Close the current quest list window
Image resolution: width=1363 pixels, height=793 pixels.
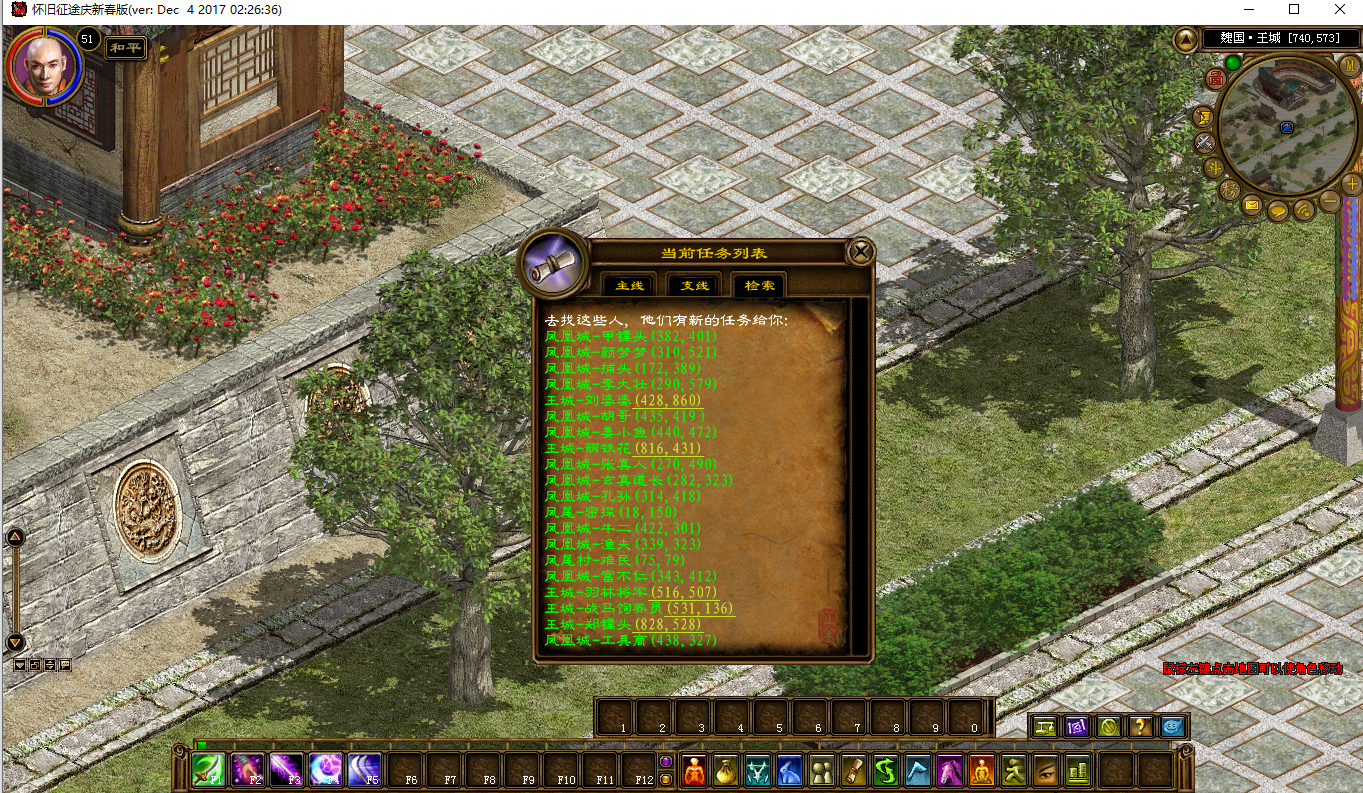pyautogui.click(x=860, y=252)
